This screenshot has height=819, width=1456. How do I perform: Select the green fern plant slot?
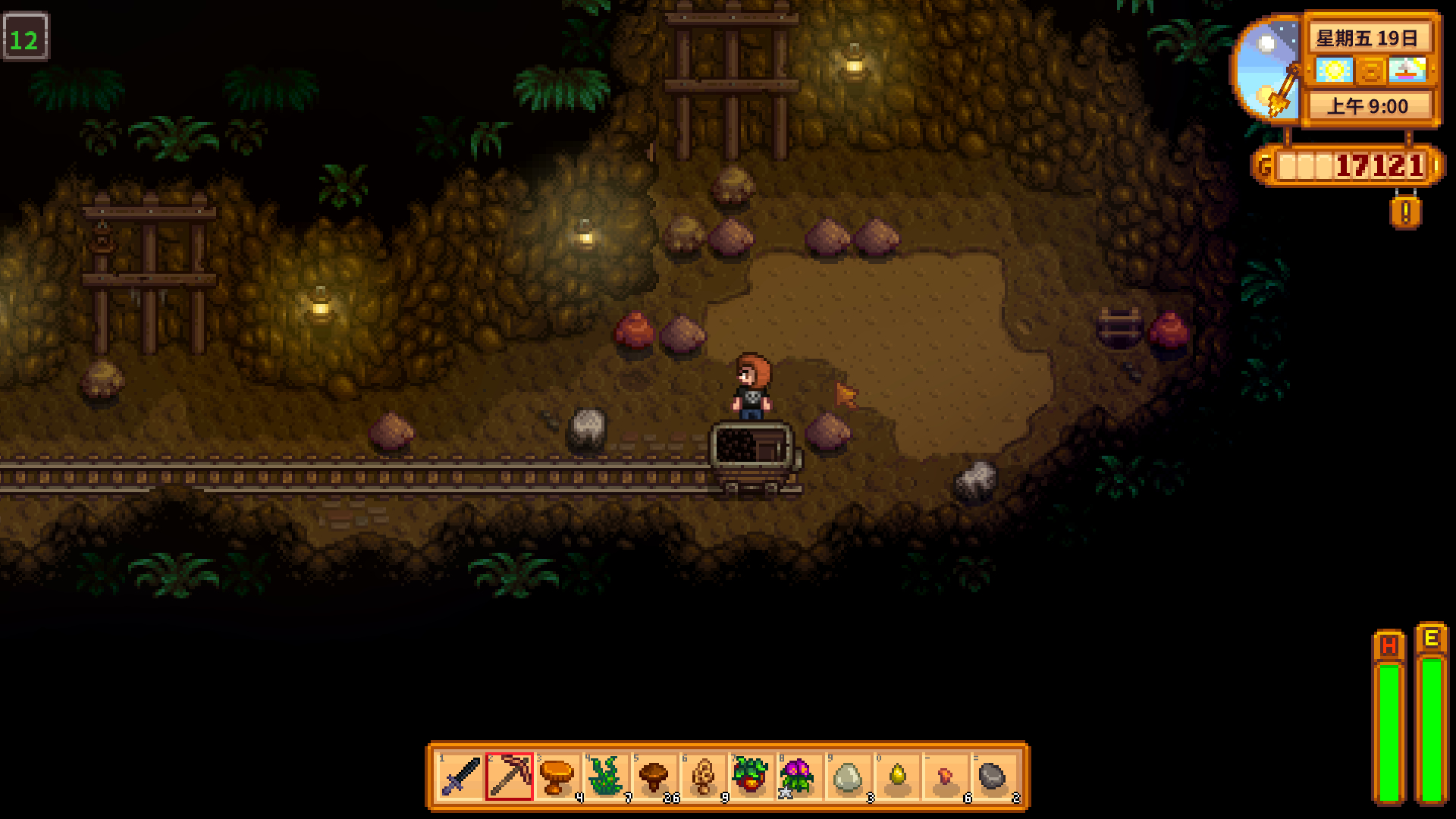pyautogui.click(x=606, y=777)
